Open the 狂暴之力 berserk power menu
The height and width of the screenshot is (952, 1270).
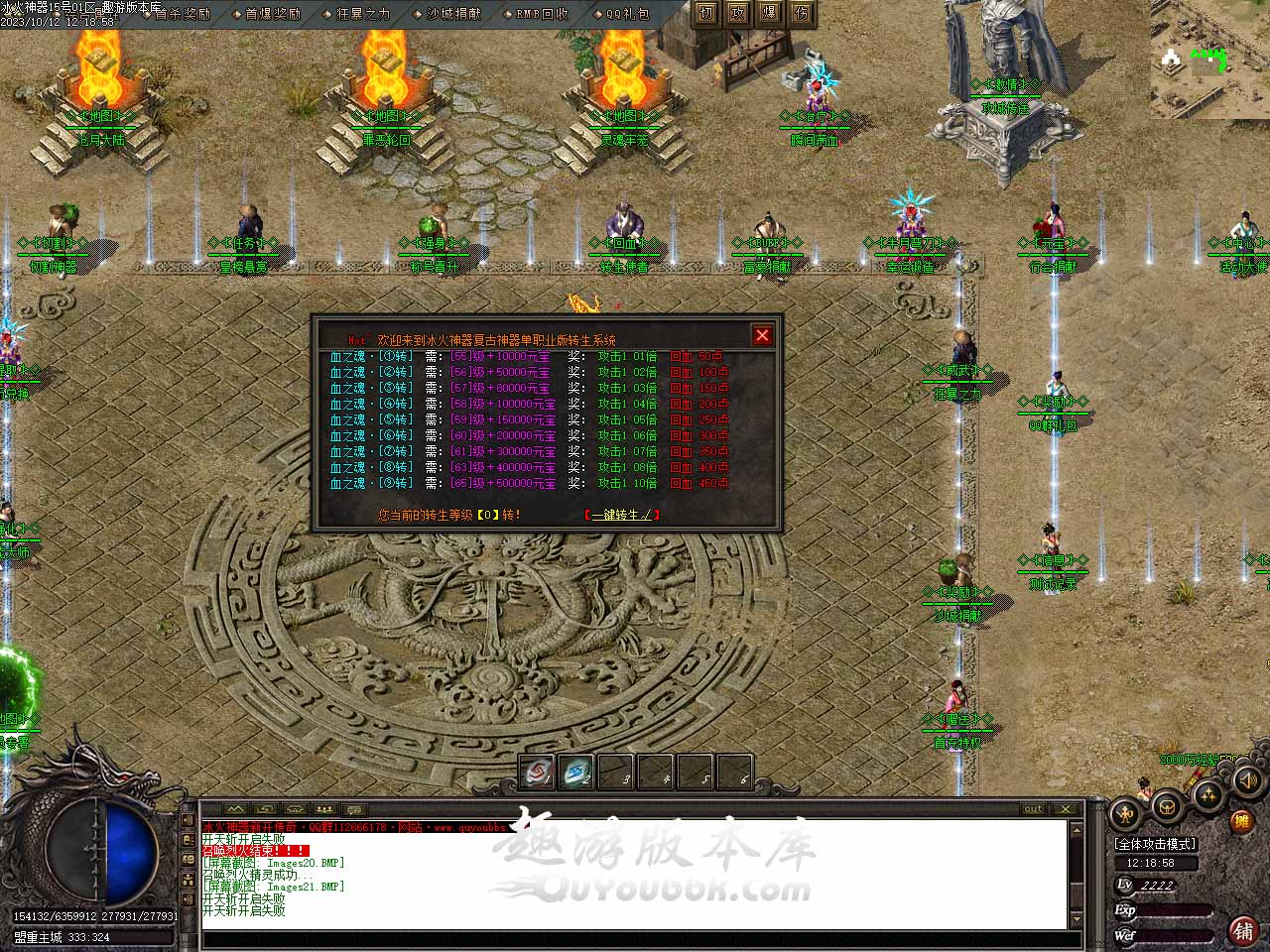pyautogui.click(x=362, y=14)
